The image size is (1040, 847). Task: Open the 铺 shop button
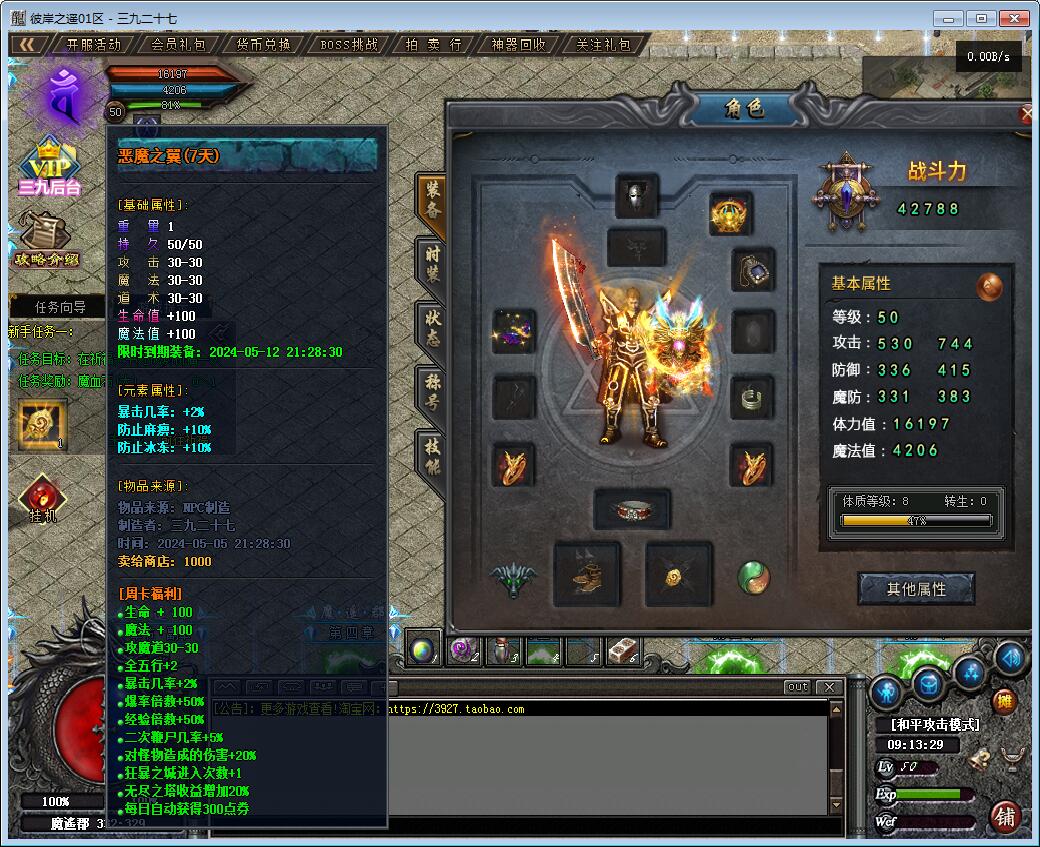click(1005, 816)
